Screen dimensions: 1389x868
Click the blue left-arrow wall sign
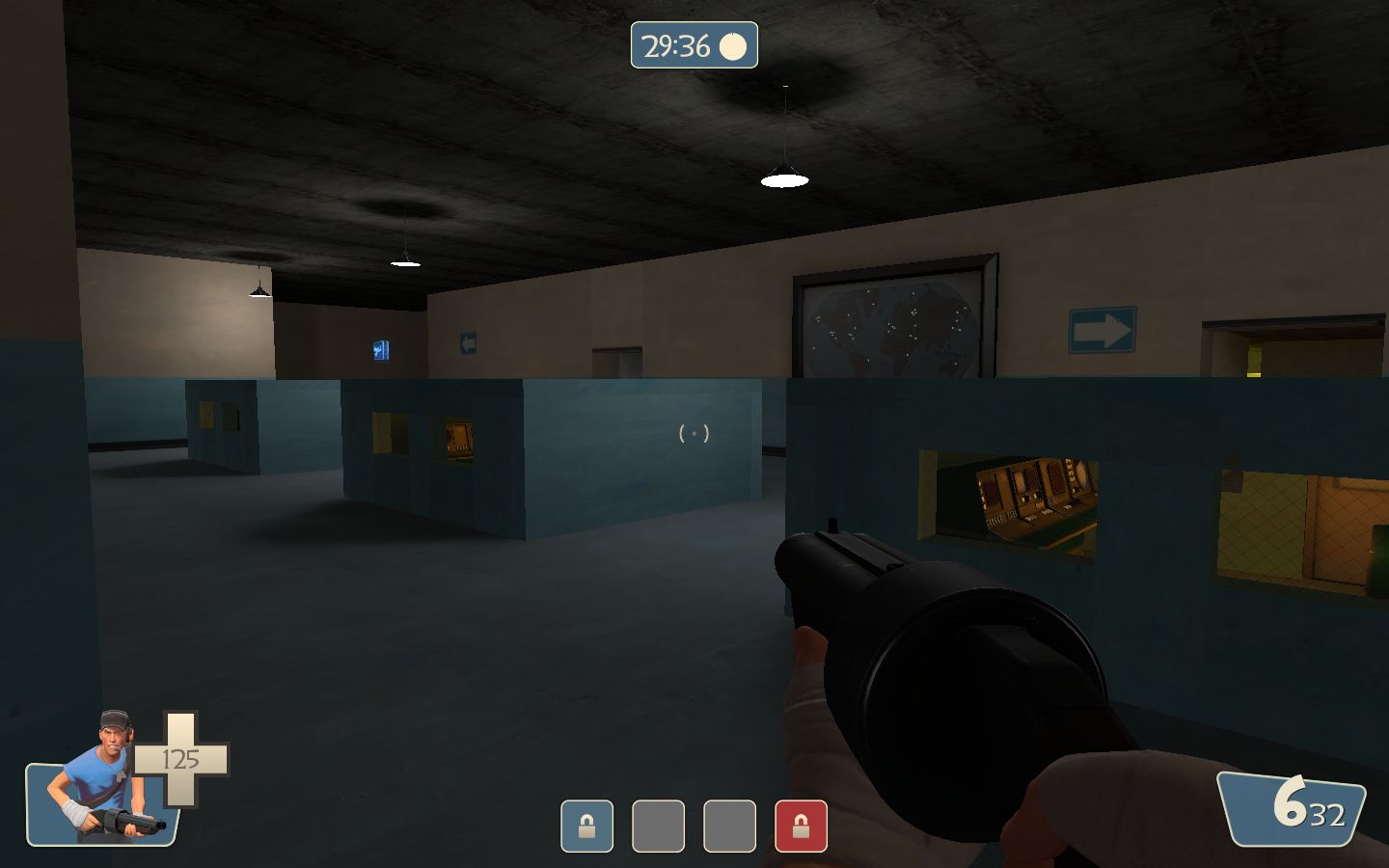click(469, 341)
